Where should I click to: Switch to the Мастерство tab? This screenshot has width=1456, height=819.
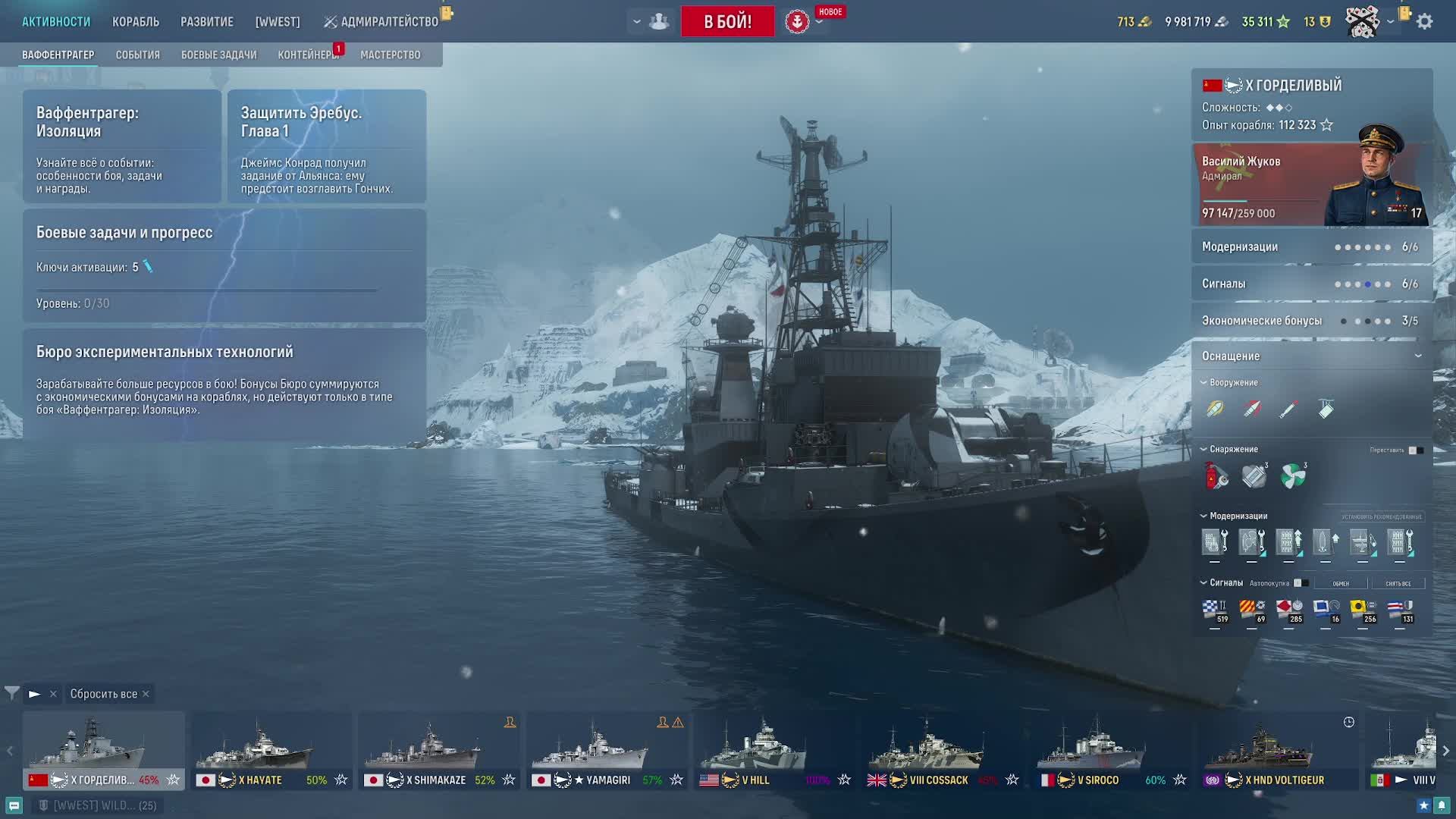[390, 55]
